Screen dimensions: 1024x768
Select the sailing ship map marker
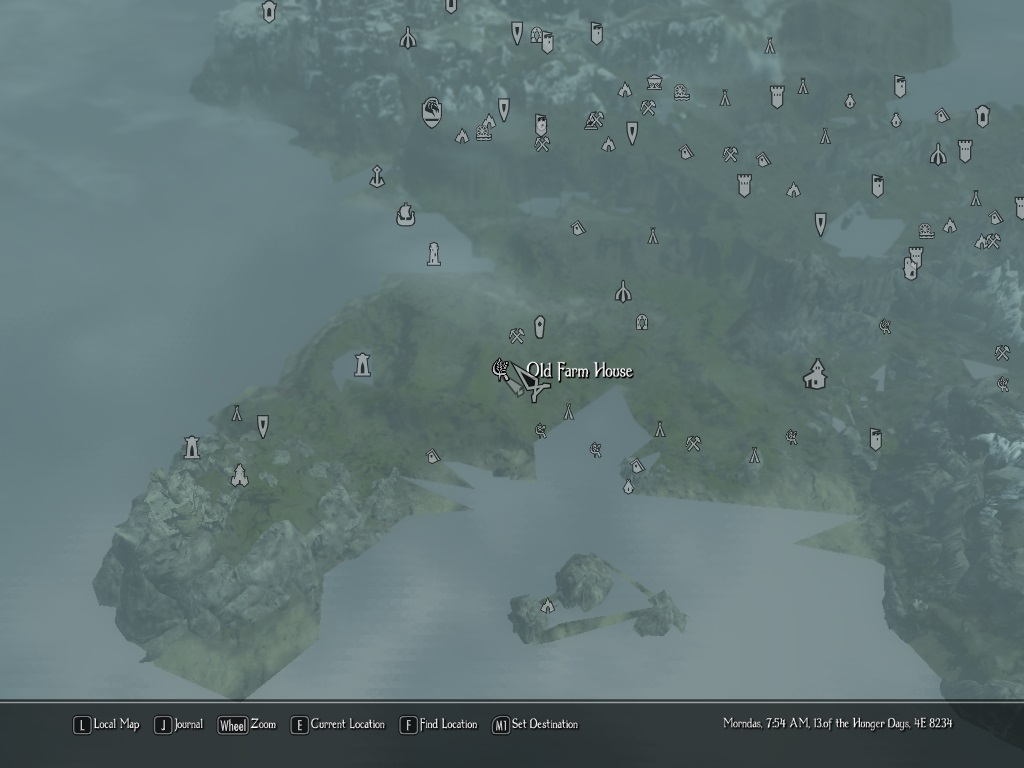pyautogui.click(x=405, y=214)
